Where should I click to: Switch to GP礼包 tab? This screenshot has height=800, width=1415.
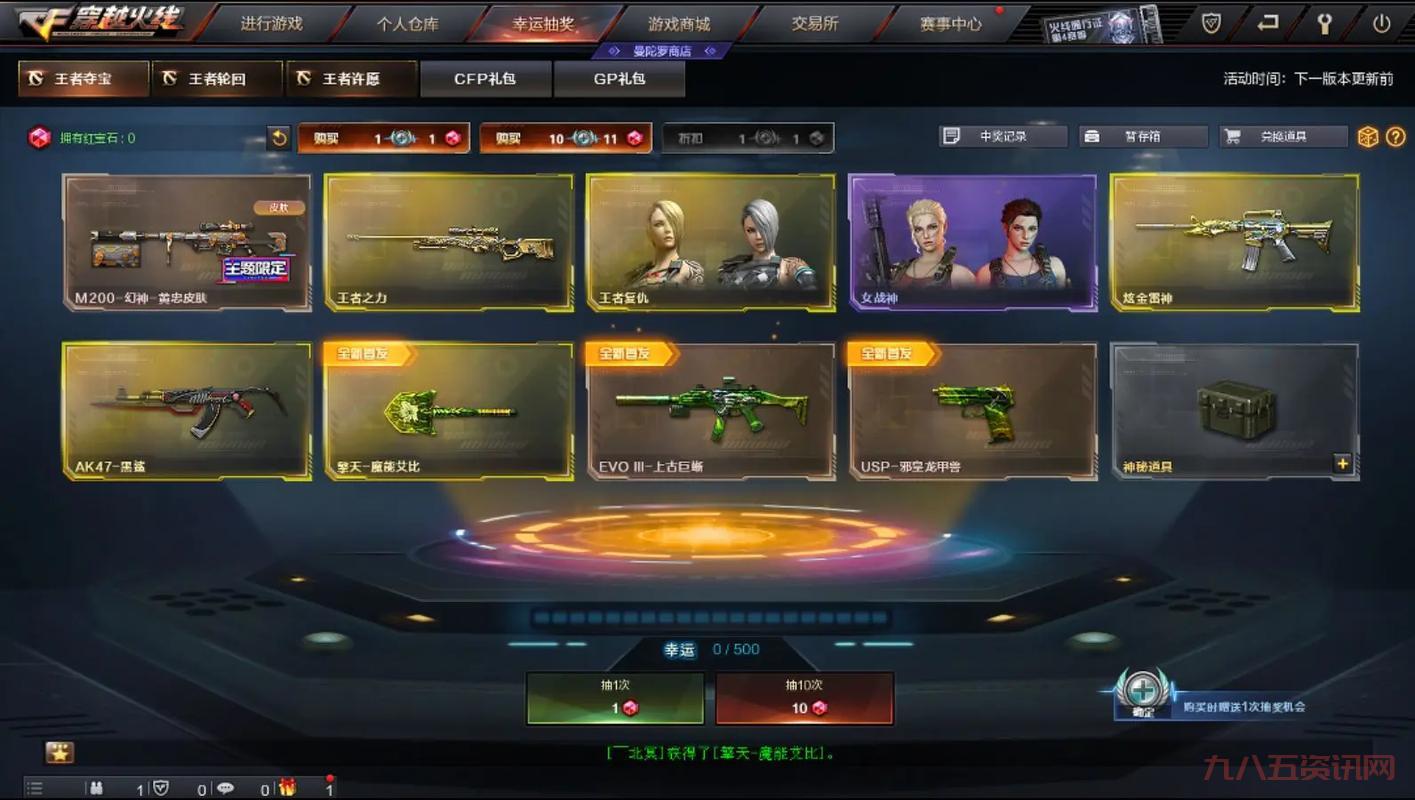pos(619,78)
